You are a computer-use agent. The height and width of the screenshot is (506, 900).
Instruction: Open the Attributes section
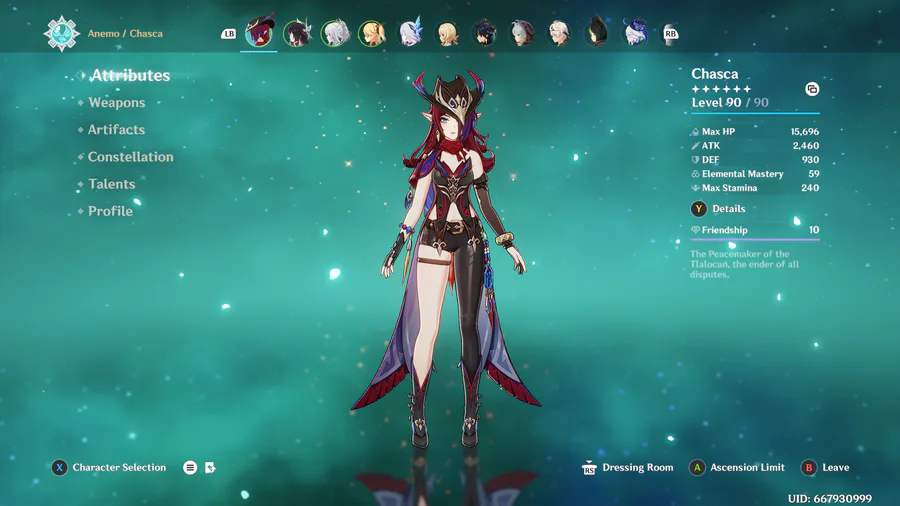point(130,76)
